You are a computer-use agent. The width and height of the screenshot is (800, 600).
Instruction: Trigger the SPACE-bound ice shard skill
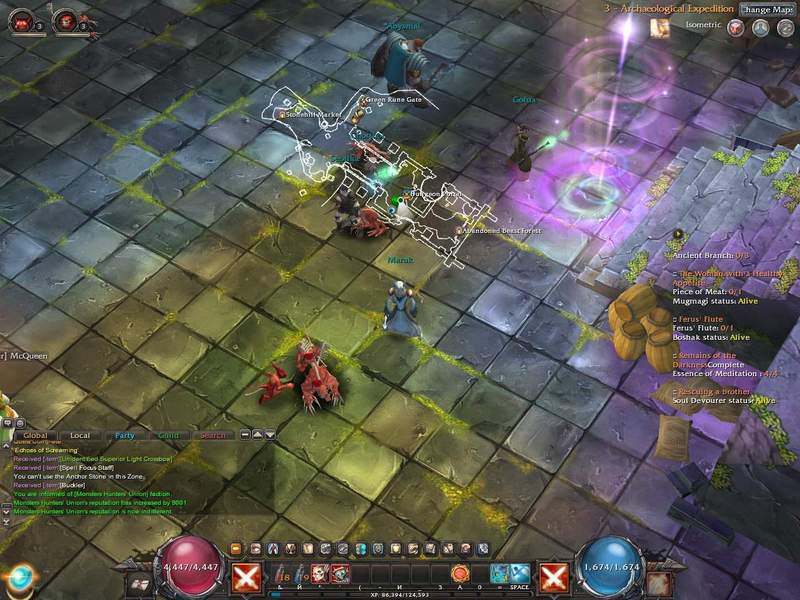coord(521,573)
